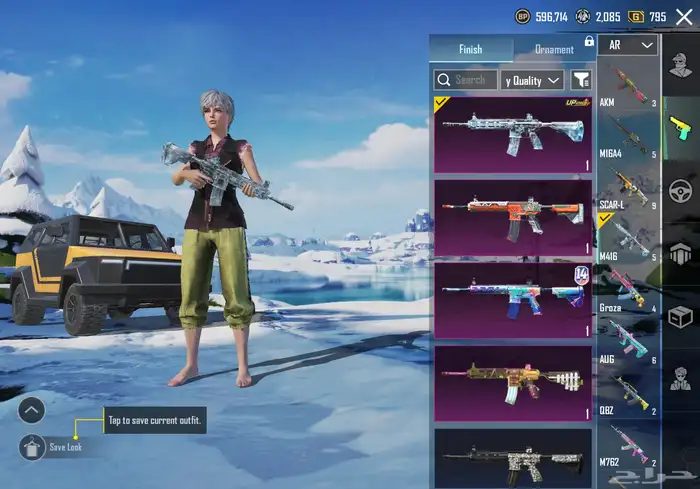Screen dimensions: 700x489
Task: Switch to the Finish tab
Action: click(x=470, y=49)
